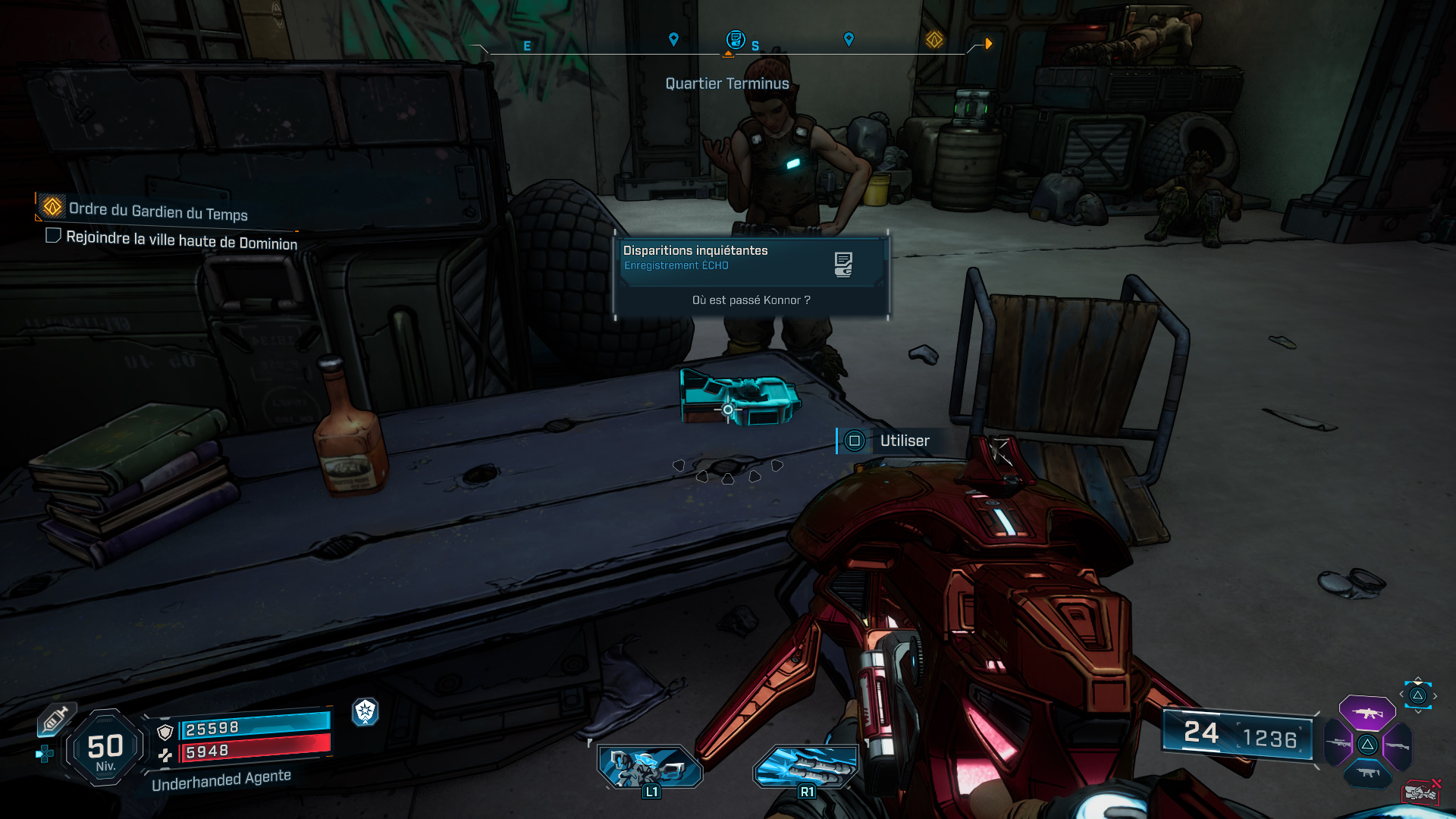Image resolution: width=1456 pixels, height=819 pixels.
Task: Toggle the D-pad indicator beside the level badge
Action: point(45,752)
